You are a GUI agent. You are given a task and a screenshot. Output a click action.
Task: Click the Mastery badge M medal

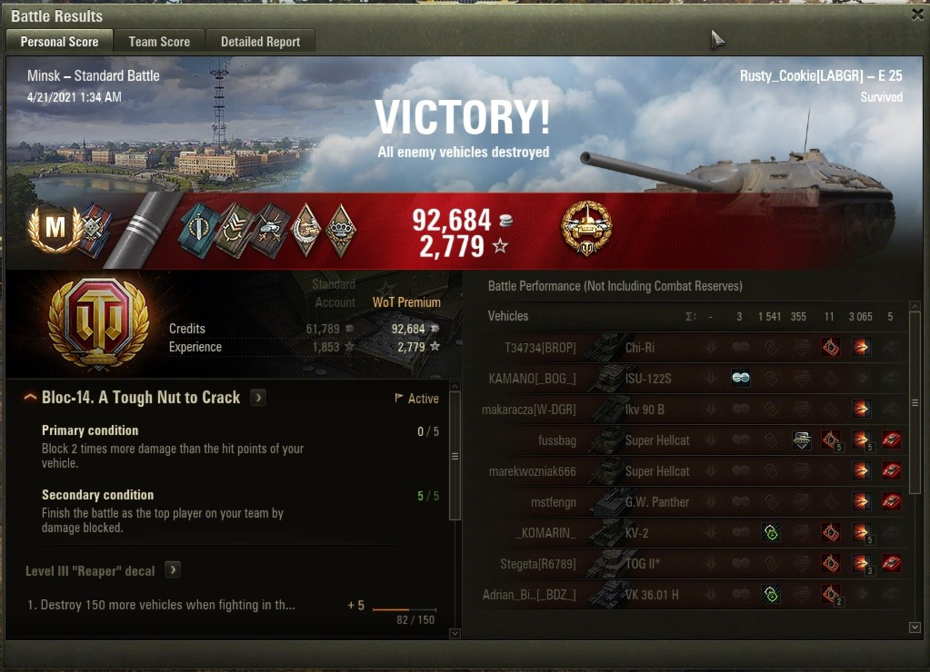coord(53,228)
